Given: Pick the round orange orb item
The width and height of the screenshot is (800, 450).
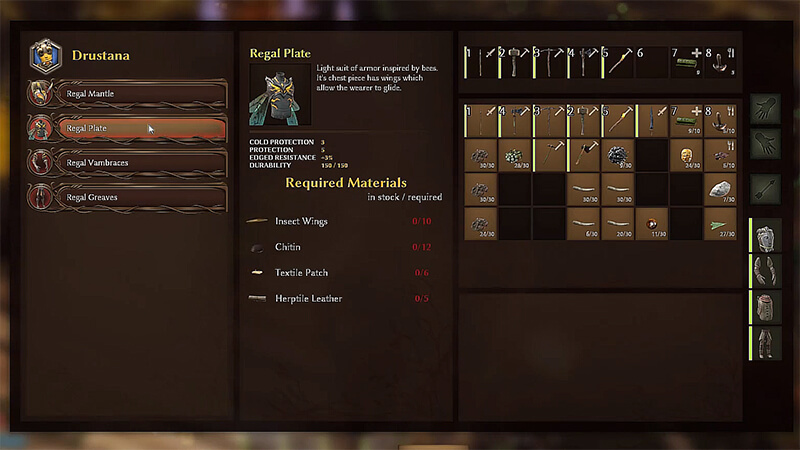Looking at the screenshot, I should pyautogui.click(x=652, y=224).
